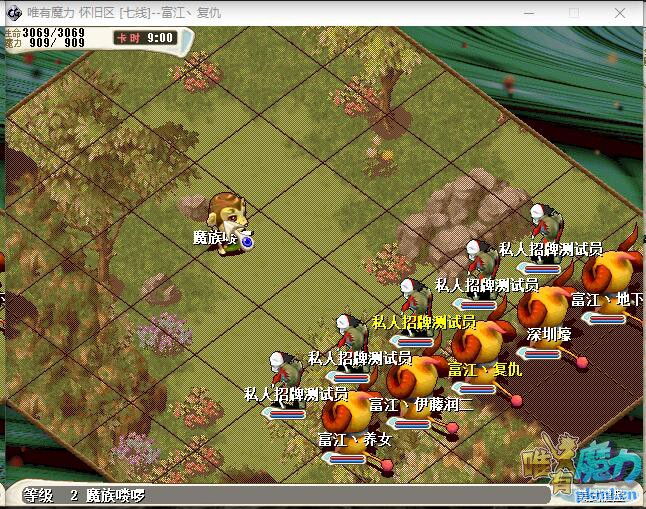646x509 pixels.
Task: Close the game window
Action: click(619, 13)
